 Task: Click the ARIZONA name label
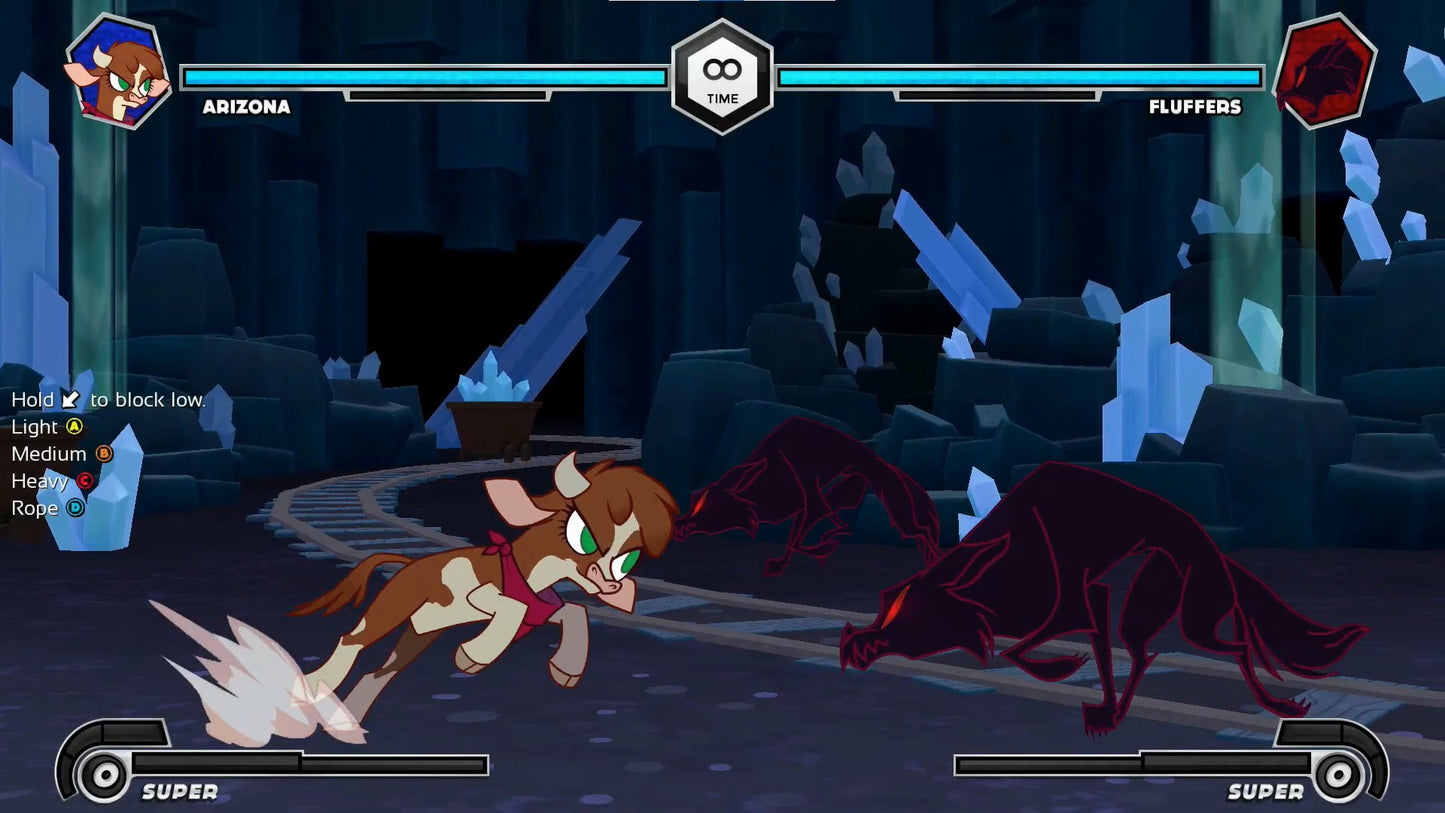point(245,107)
